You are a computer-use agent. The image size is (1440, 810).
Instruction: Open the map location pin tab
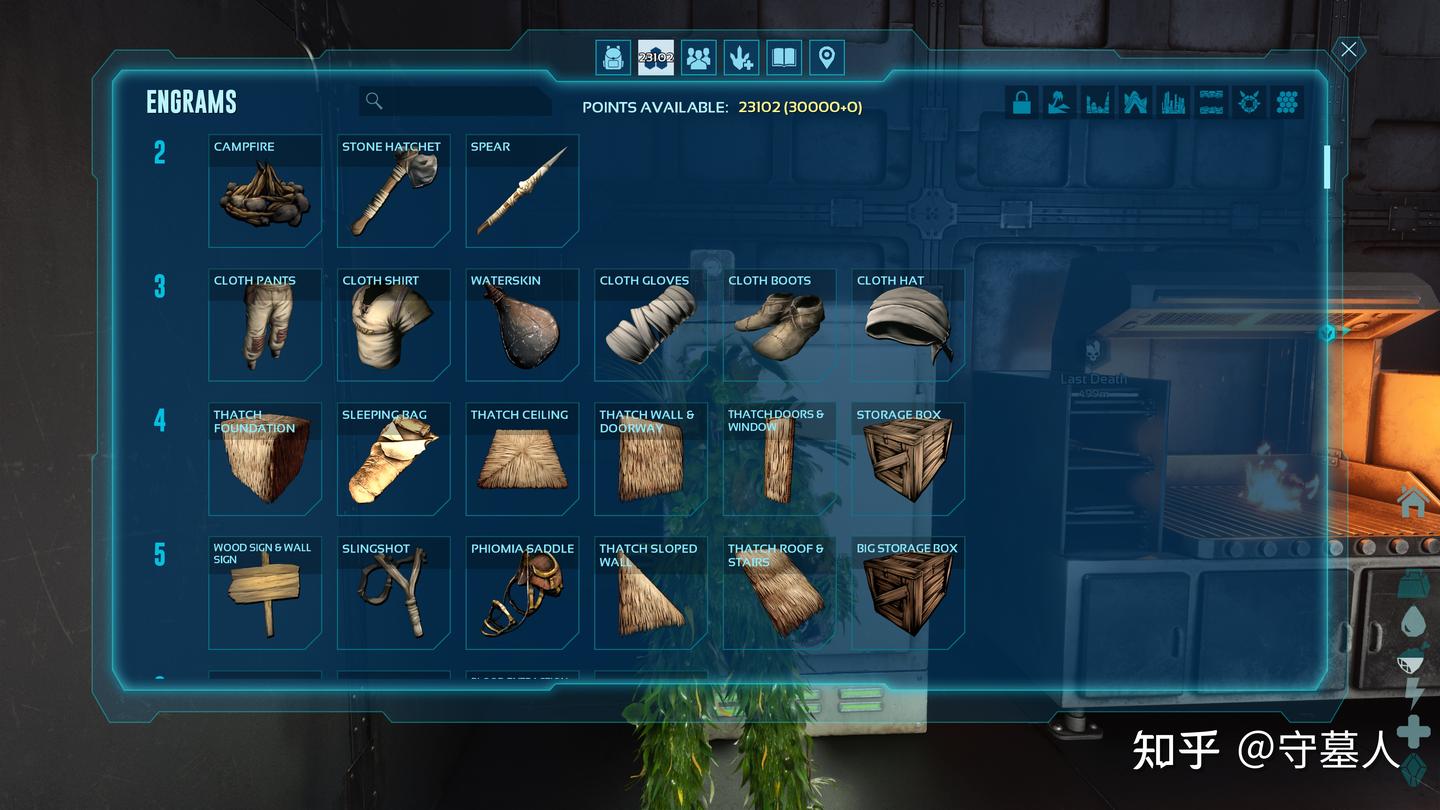coord(826,58)
